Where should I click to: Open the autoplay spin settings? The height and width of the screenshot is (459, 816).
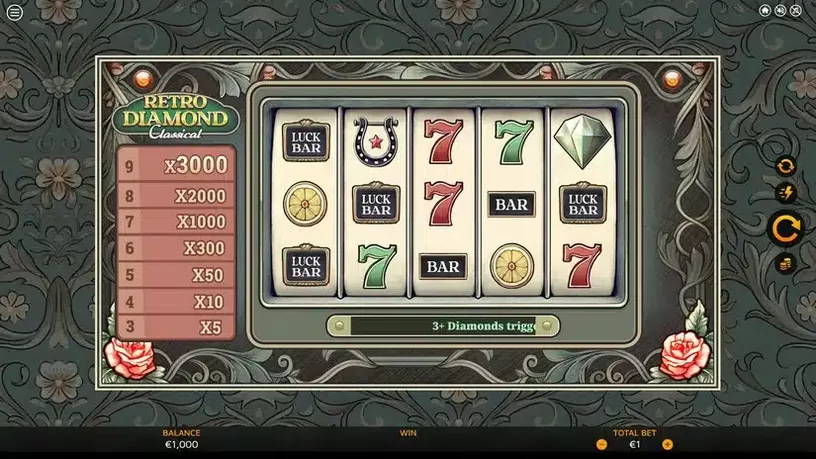[x=785, y=166]
